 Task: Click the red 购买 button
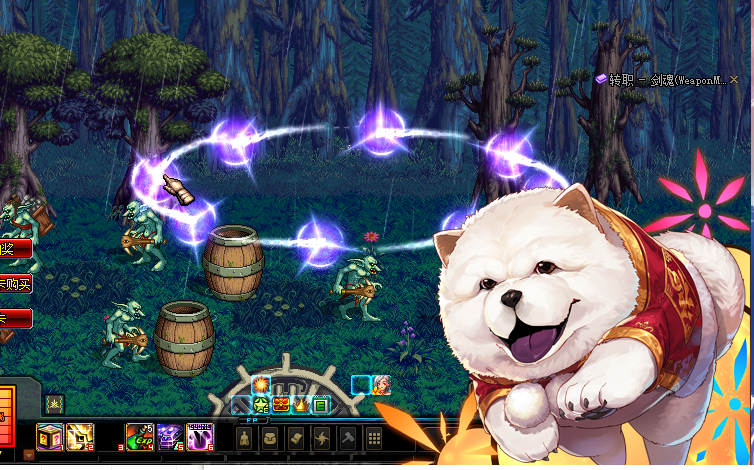16,285
